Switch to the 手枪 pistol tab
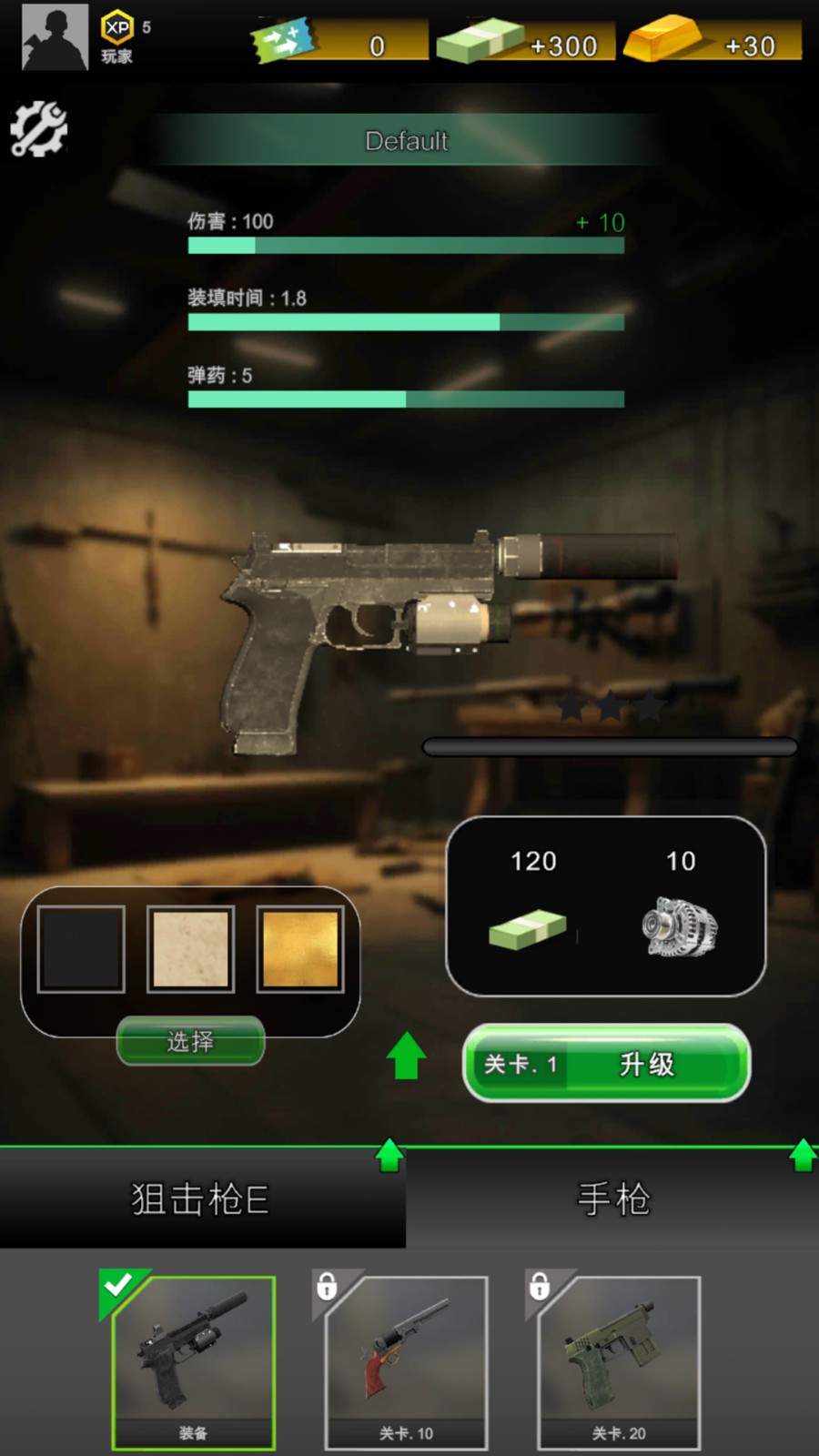 click(613, 1198)
